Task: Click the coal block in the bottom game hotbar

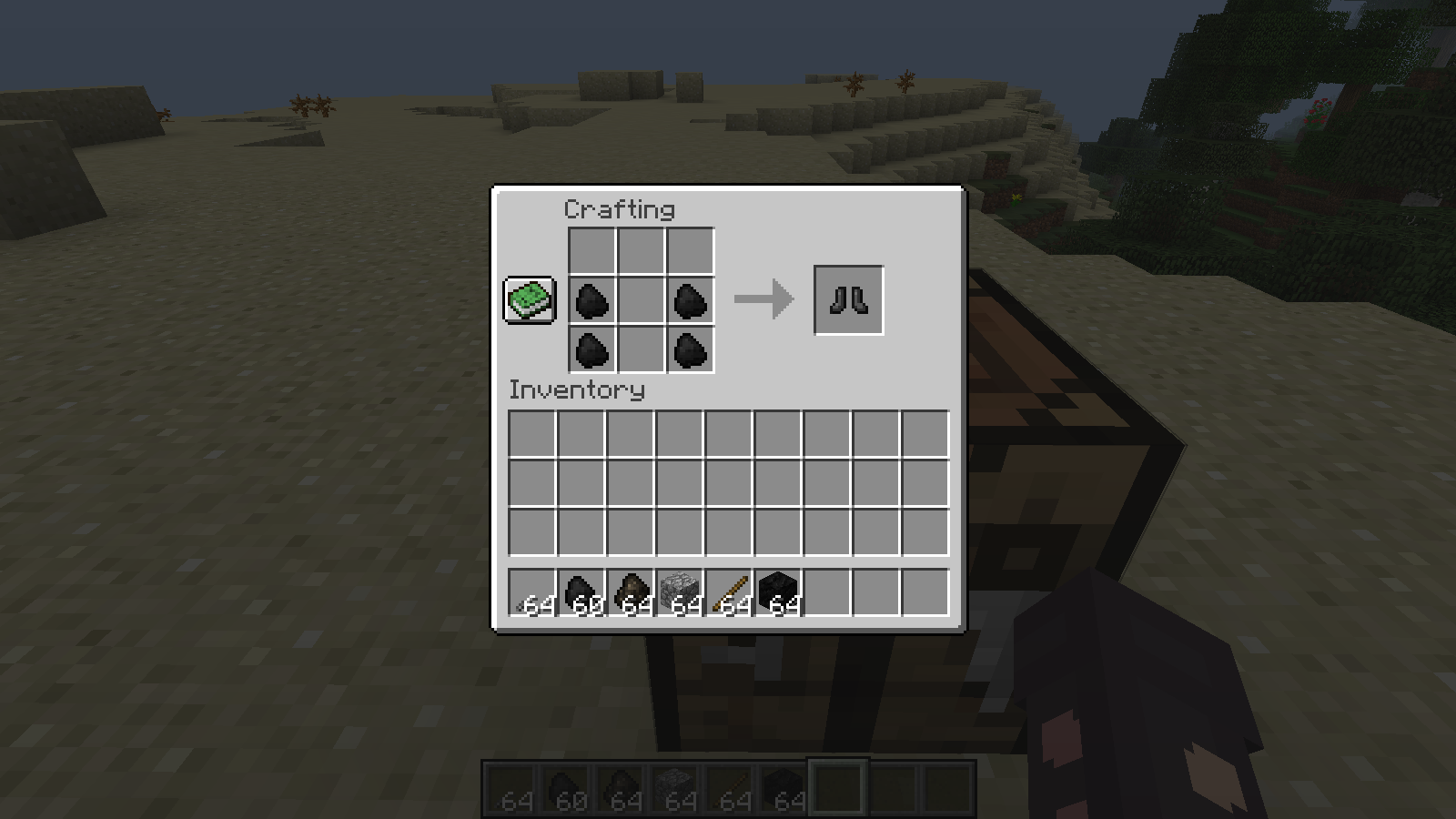Action: tap(784, 784)
